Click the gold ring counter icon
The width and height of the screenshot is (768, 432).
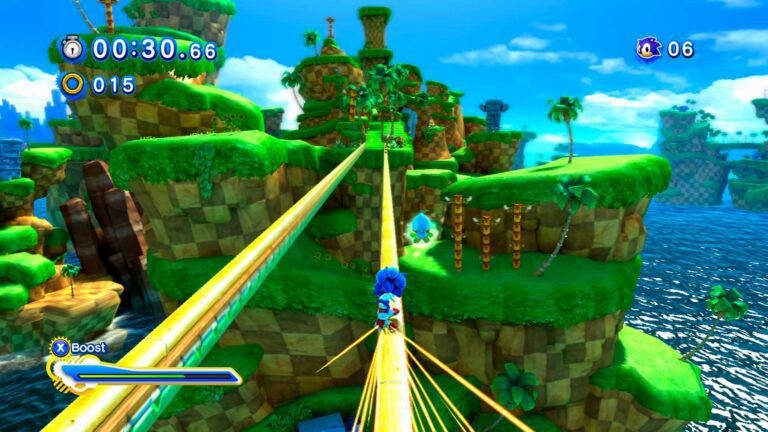click(72, 84)
